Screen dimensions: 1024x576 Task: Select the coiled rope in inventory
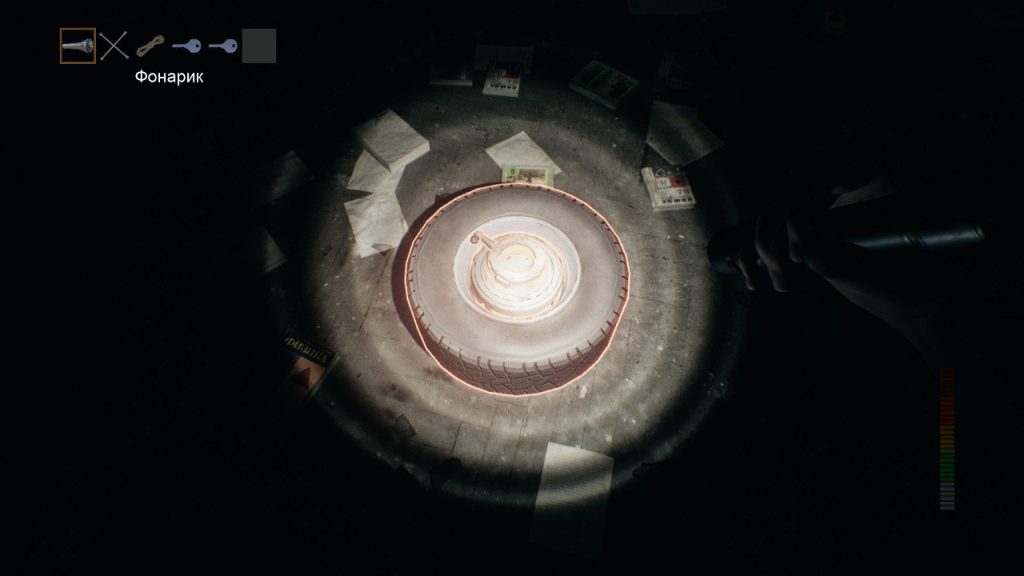point(150,46)
